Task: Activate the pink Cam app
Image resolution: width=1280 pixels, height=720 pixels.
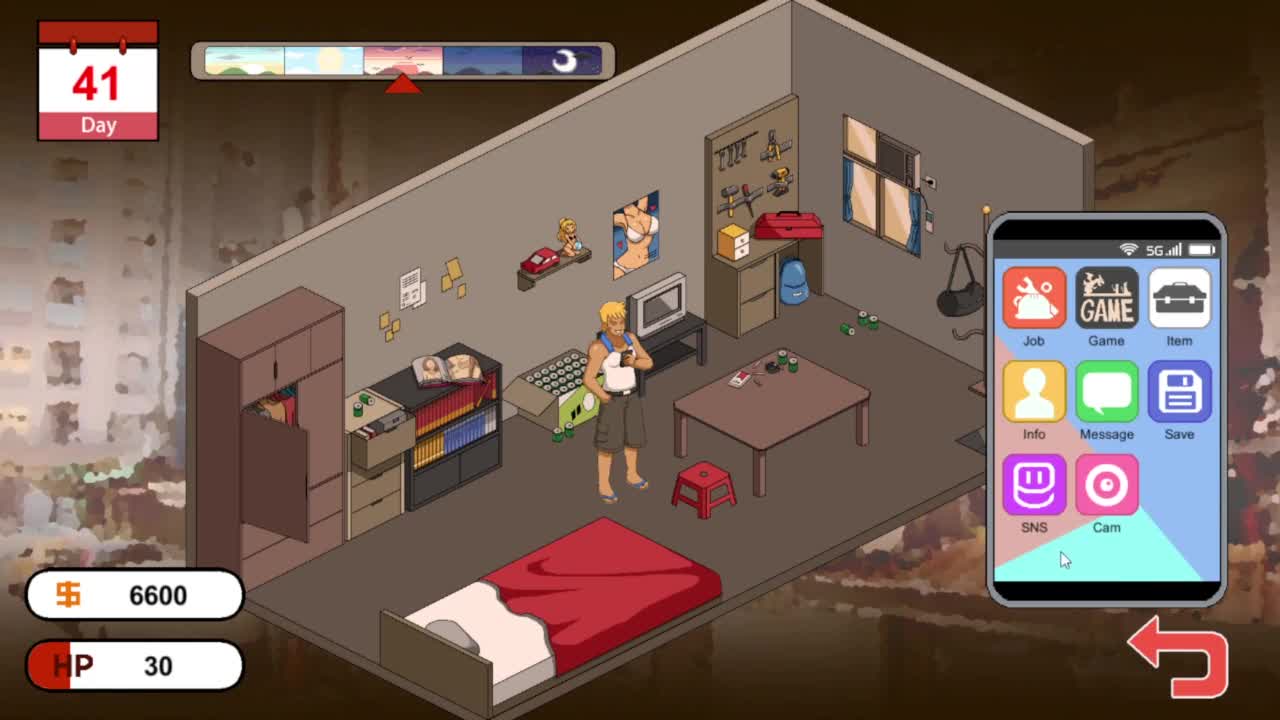Action: click(x=1106, y=485)
